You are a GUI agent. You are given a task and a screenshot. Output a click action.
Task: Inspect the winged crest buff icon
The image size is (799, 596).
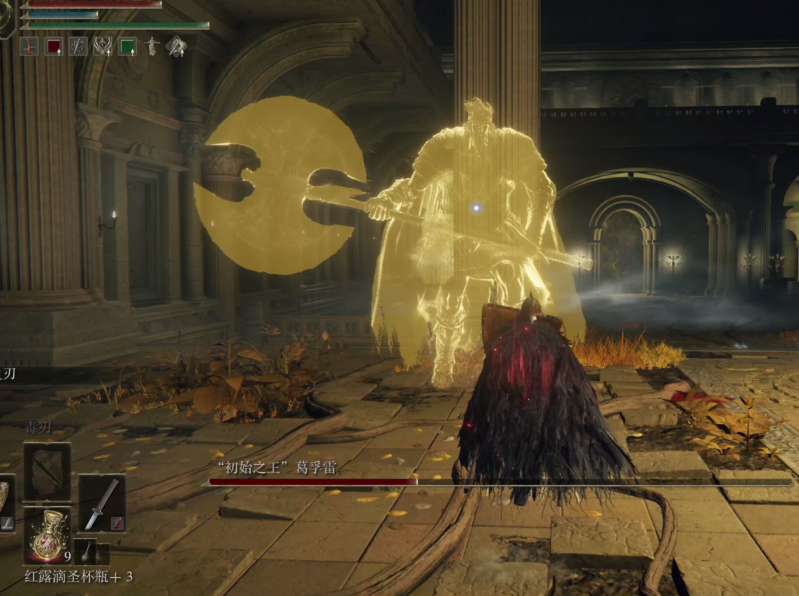102,46
